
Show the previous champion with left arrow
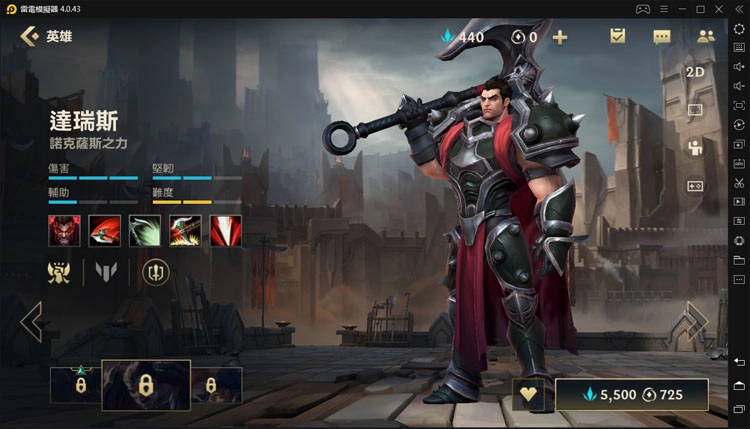tap(32, 322)
